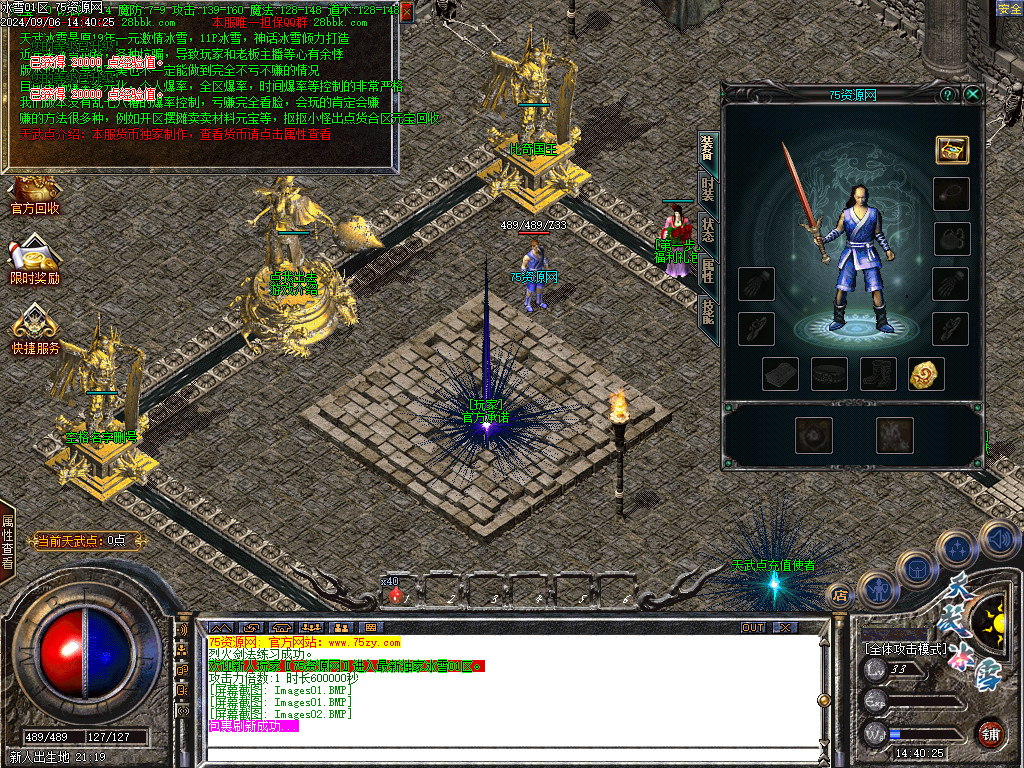Screen dimensions: 1024x768
Task: Click the red 铺 stall button
Action: [x=990, y=733]
